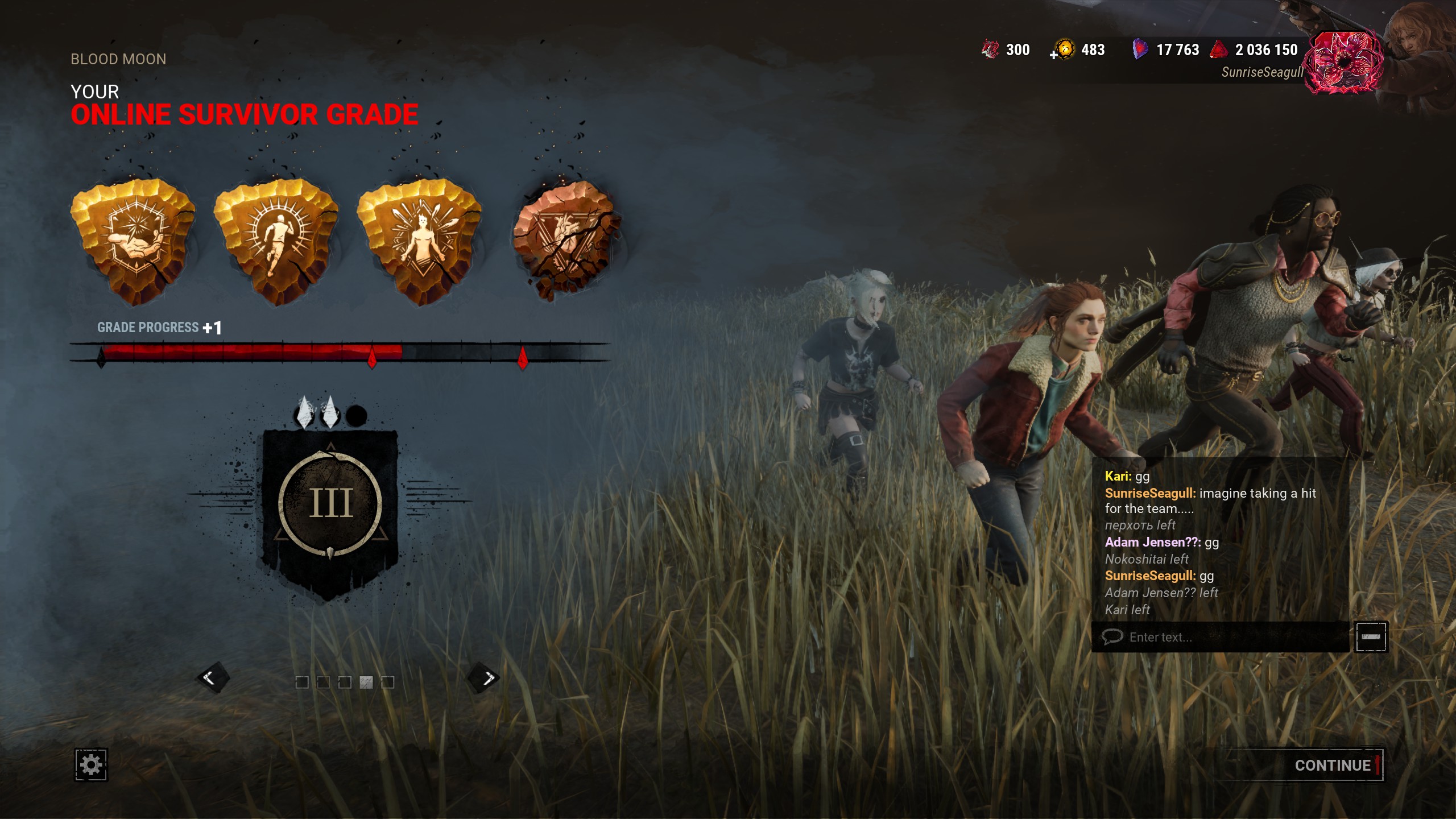Screen dimensions: 1456x819
Task: Select the running survivor Evader emblem
Action: coord(277,241)
